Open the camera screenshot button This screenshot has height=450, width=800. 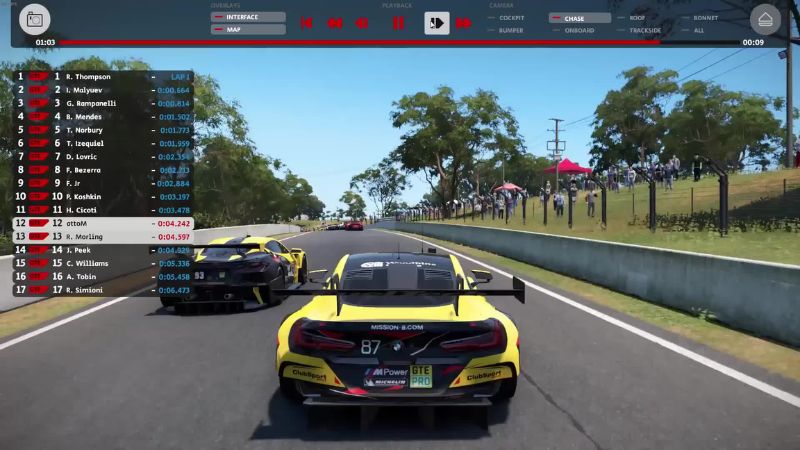point(35,19)
